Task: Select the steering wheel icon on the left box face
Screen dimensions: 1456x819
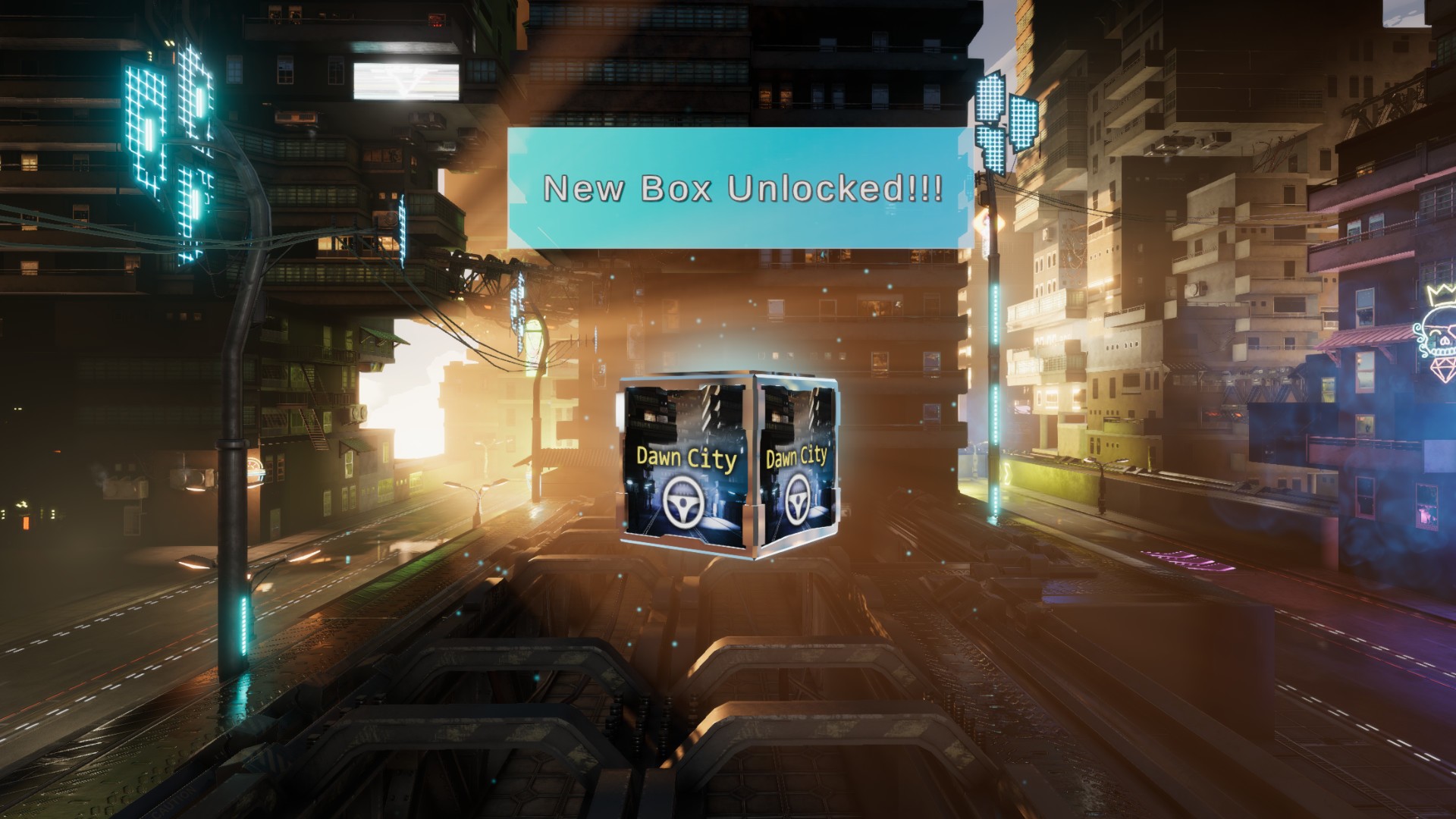Action: click(x=685, y=503)
